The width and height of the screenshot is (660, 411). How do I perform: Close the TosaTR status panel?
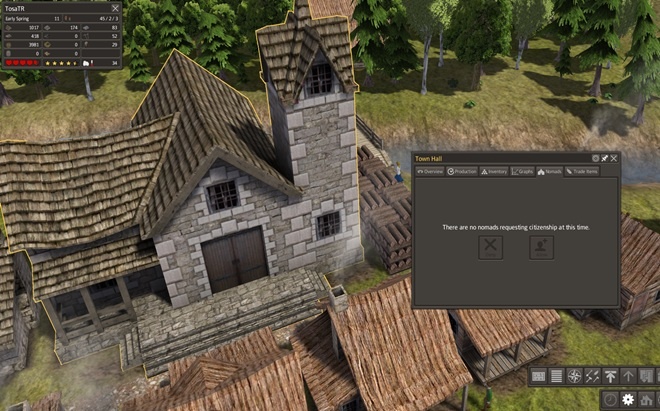(x=115, y=7)
